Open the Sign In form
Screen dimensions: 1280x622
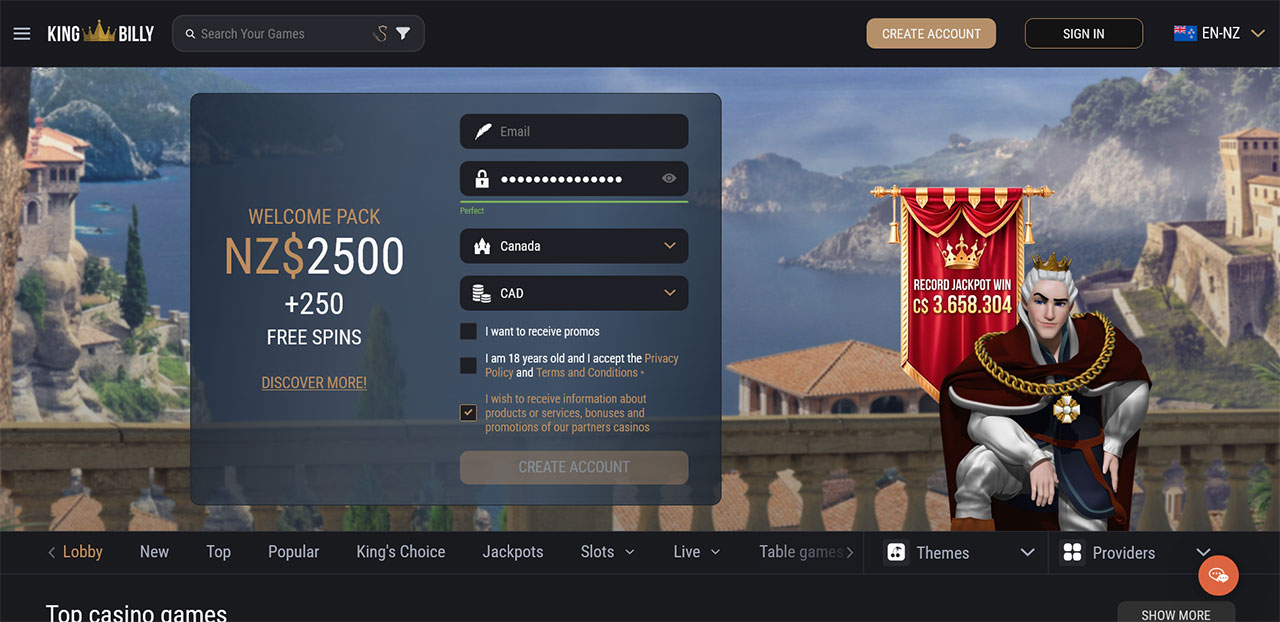pos(1083,34)
